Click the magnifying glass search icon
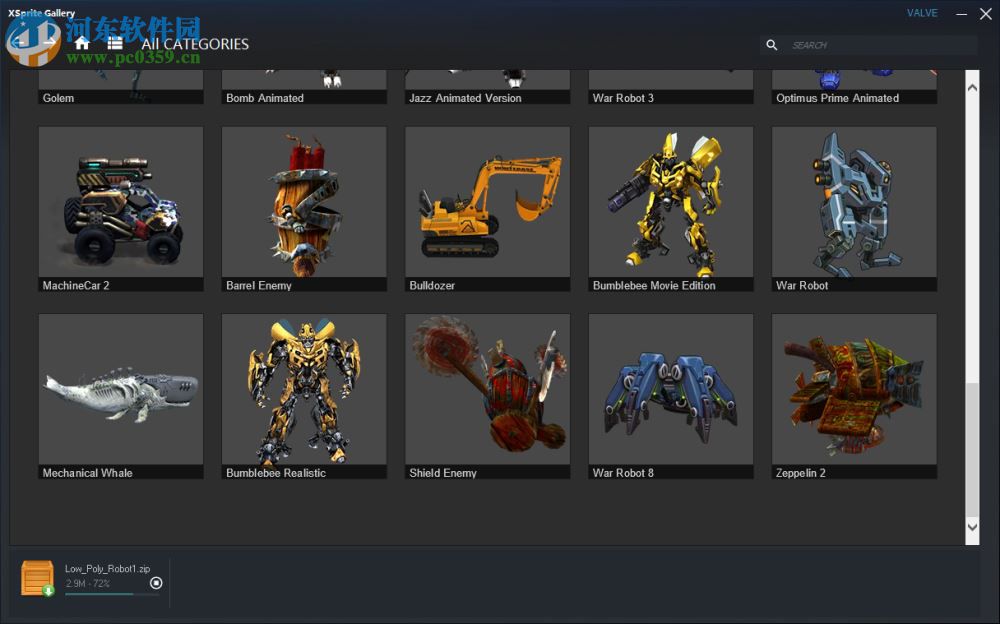1000x624 pixels. point(771,45)
